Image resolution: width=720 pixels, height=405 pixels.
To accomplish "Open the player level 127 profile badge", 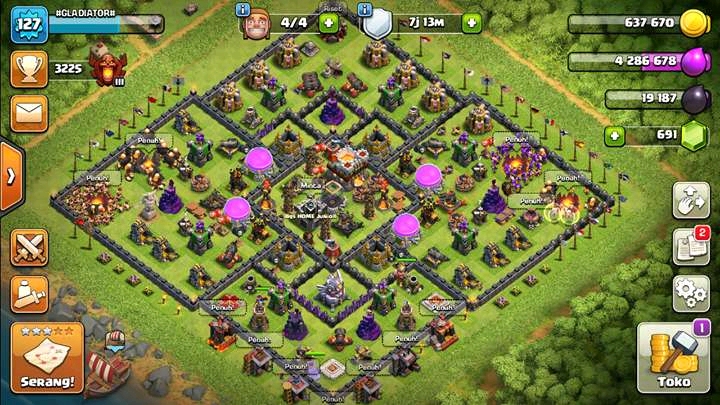I will click(x=29, y=24).
